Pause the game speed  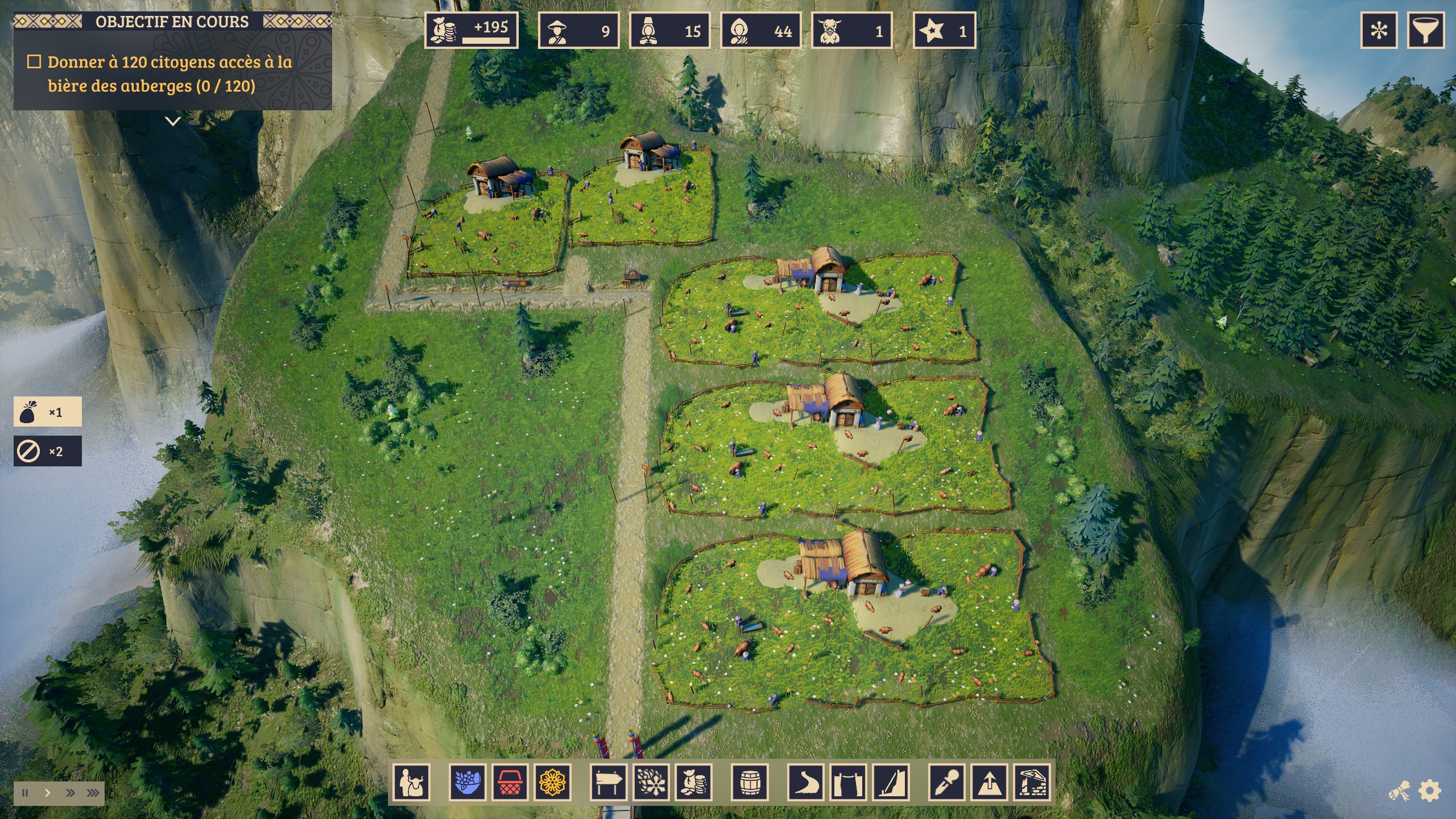(x=25, y=793)
